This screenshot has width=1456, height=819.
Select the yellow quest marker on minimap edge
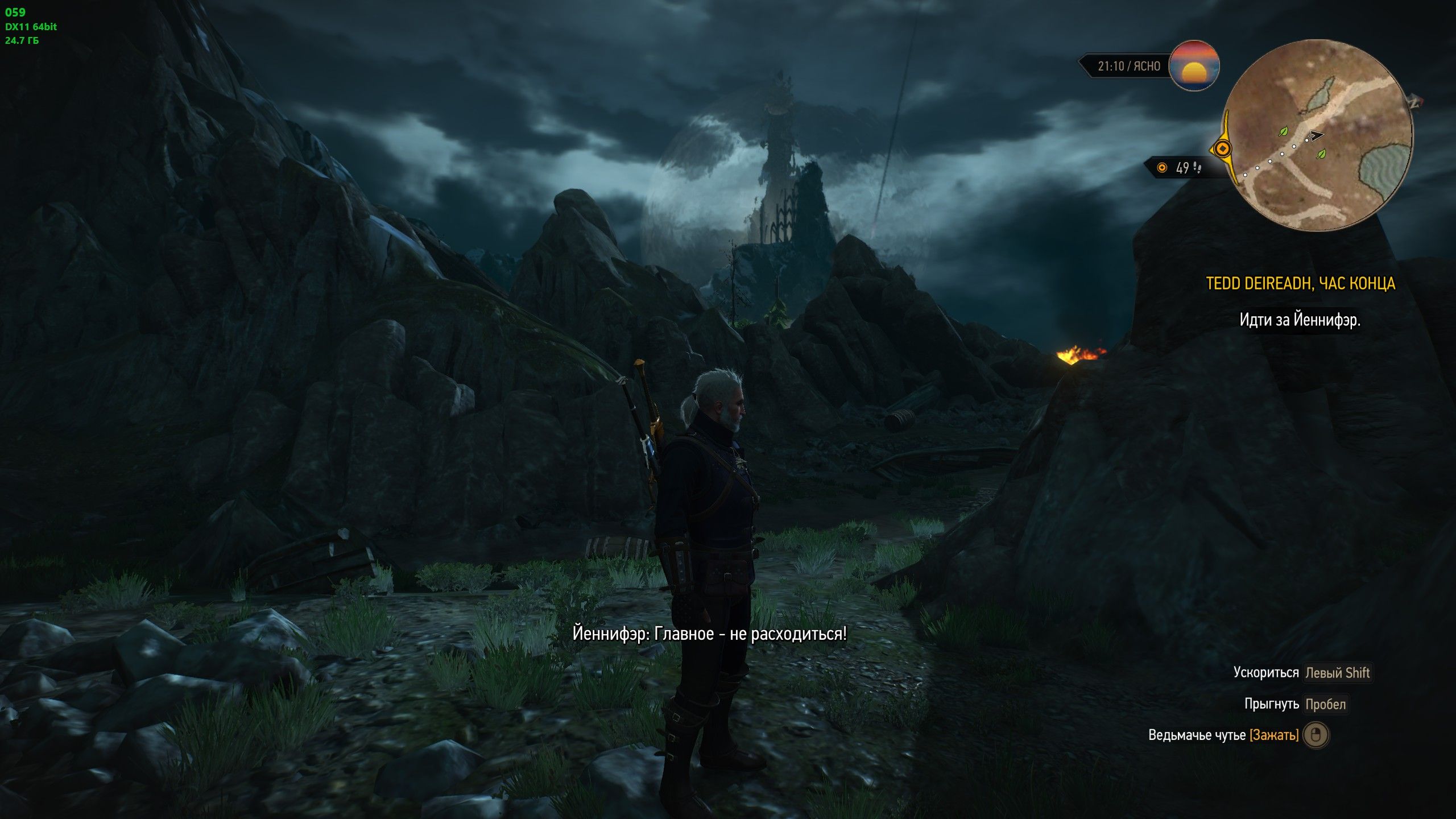(1222, 150)
